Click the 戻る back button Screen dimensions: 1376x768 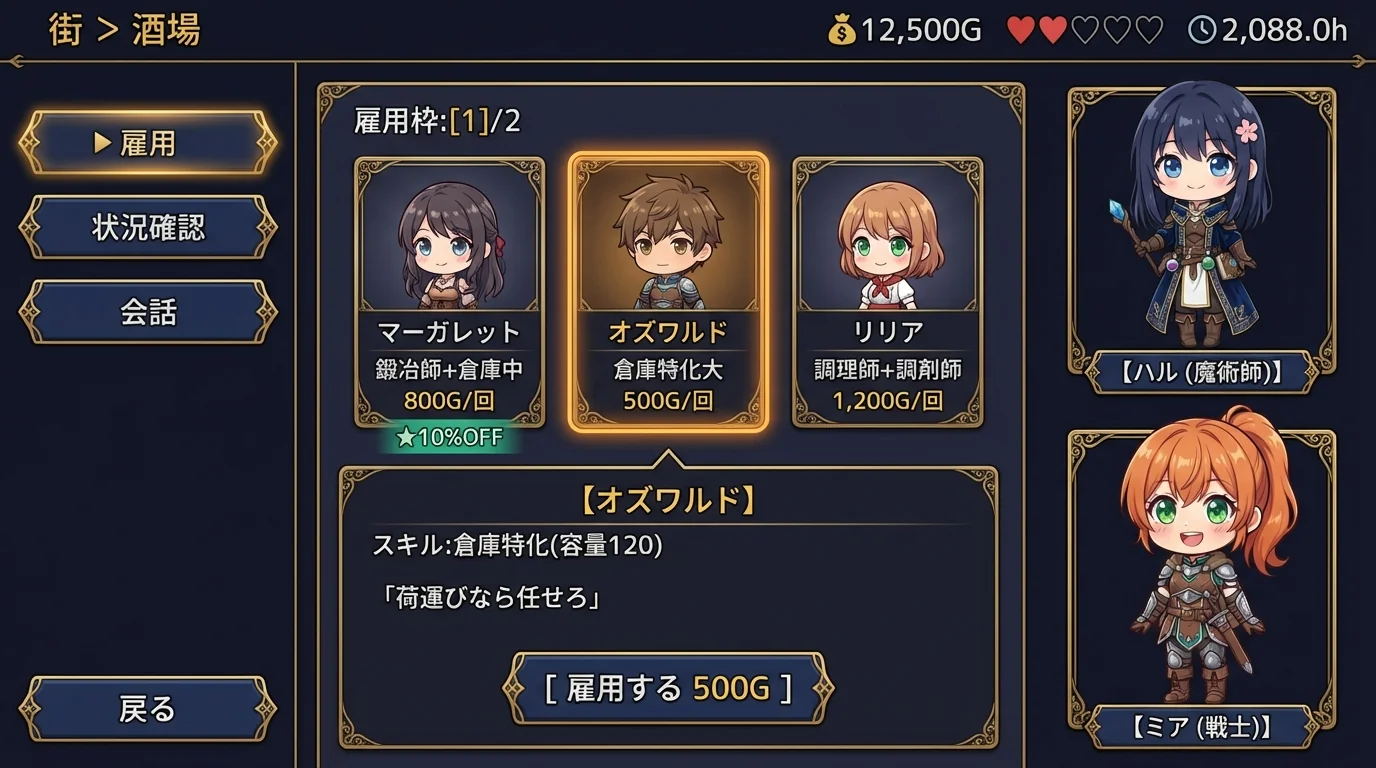(146, 710)
